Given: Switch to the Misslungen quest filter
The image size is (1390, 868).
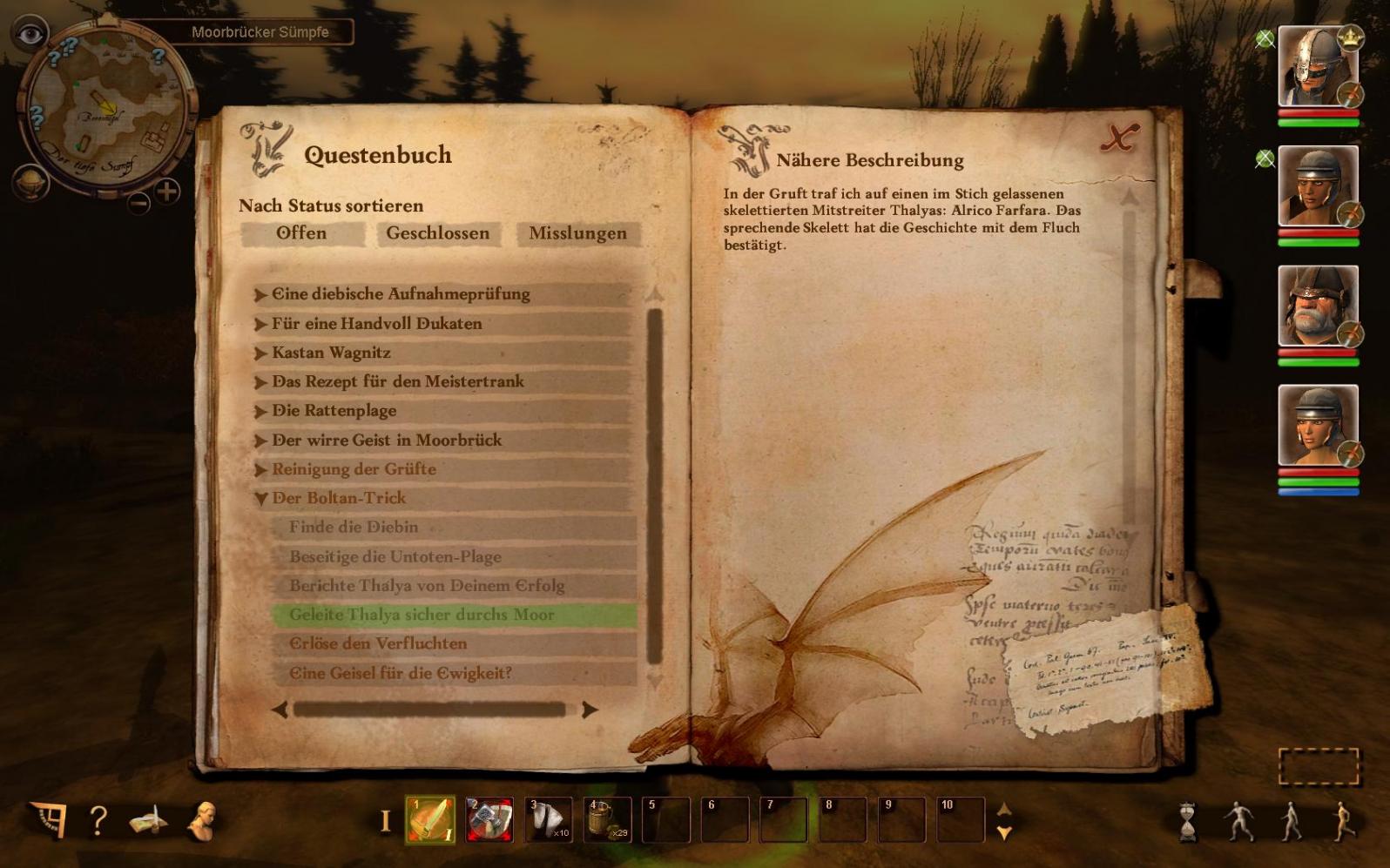Looking at the screenshot, I should (577, 233).
